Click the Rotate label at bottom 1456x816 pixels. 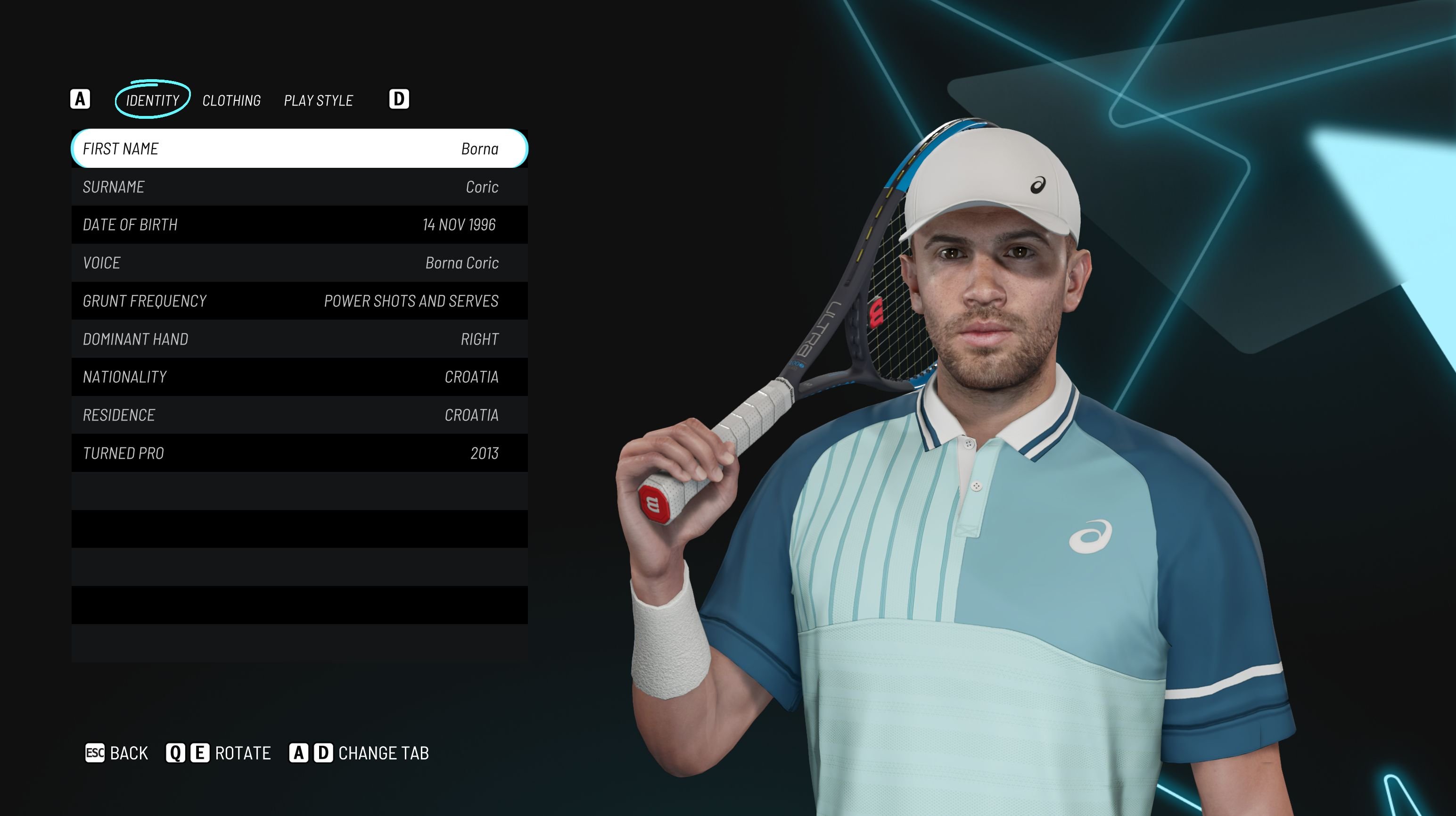tap(243, 753)
